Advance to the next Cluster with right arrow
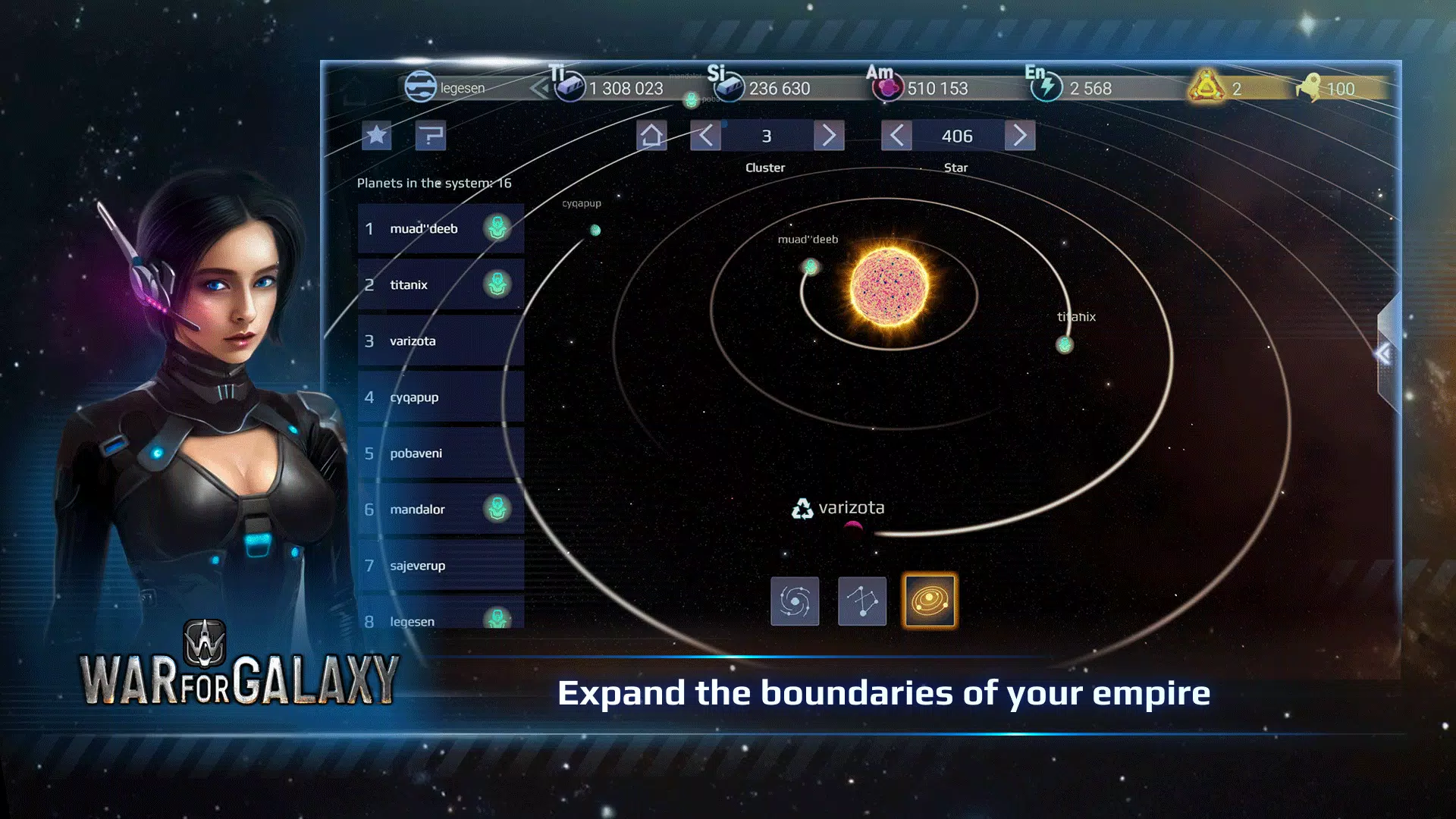Viewport: 1456px width, 819px height. click(x=827, y=136)
